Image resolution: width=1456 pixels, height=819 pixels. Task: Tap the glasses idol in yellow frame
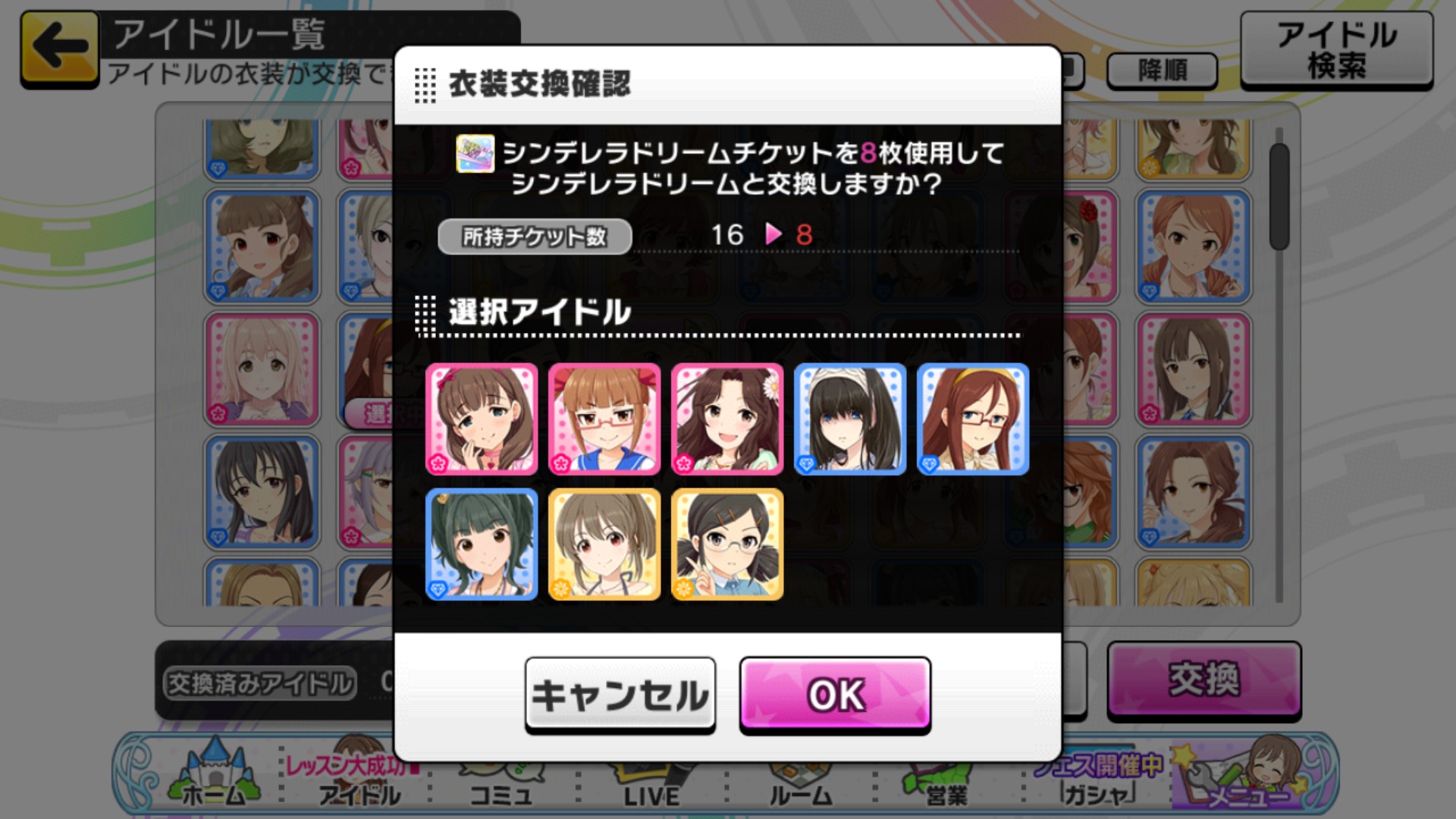click(727, 543)
